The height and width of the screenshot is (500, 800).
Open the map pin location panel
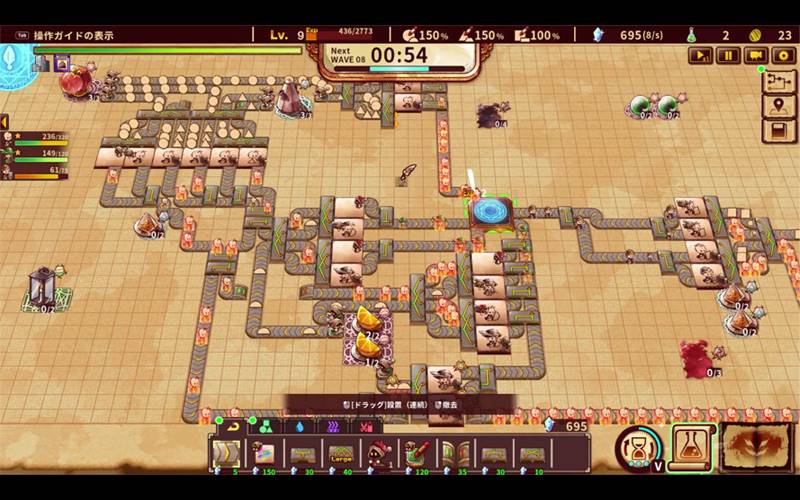tap(778, 106)
